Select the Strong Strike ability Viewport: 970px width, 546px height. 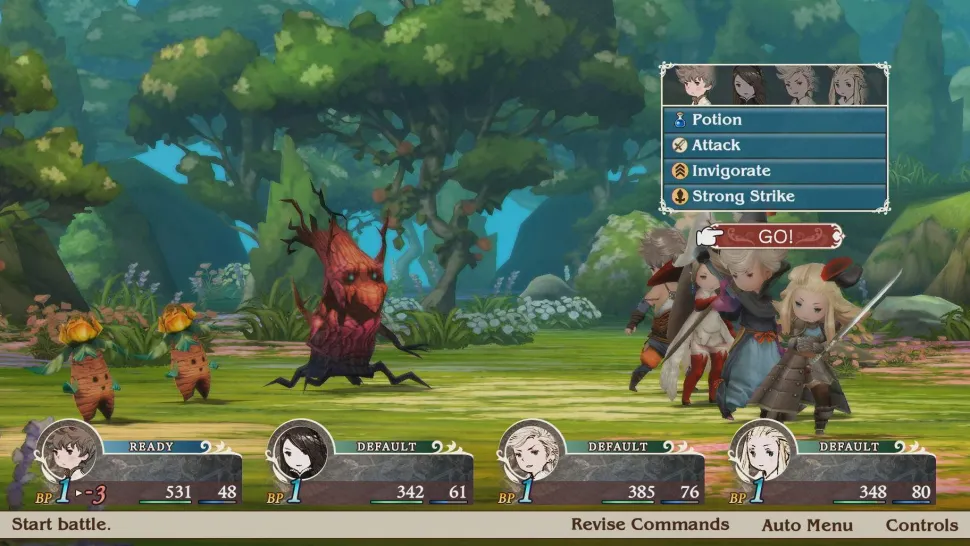coord(774,197)
